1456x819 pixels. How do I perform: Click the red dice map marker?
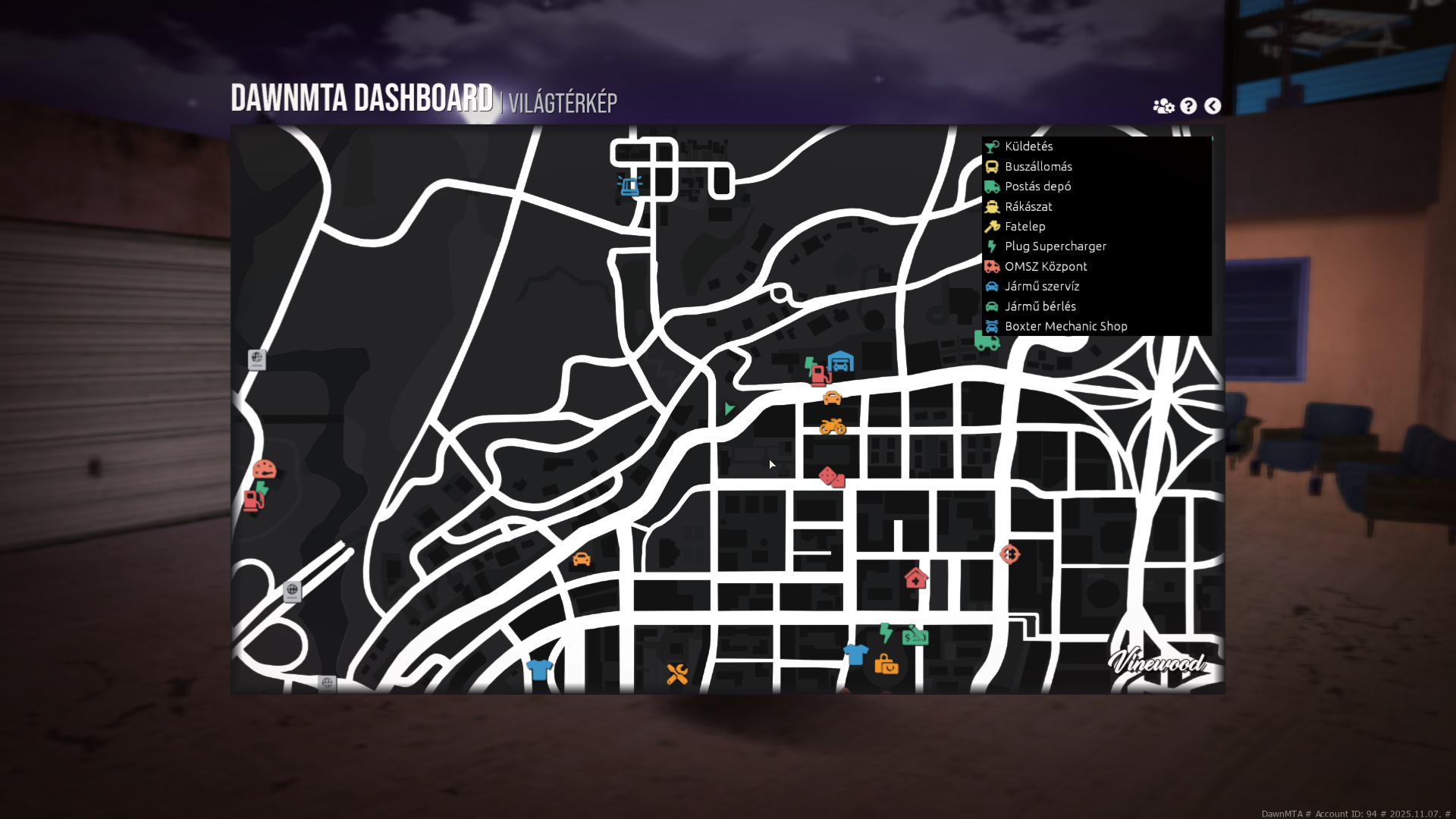831,477
